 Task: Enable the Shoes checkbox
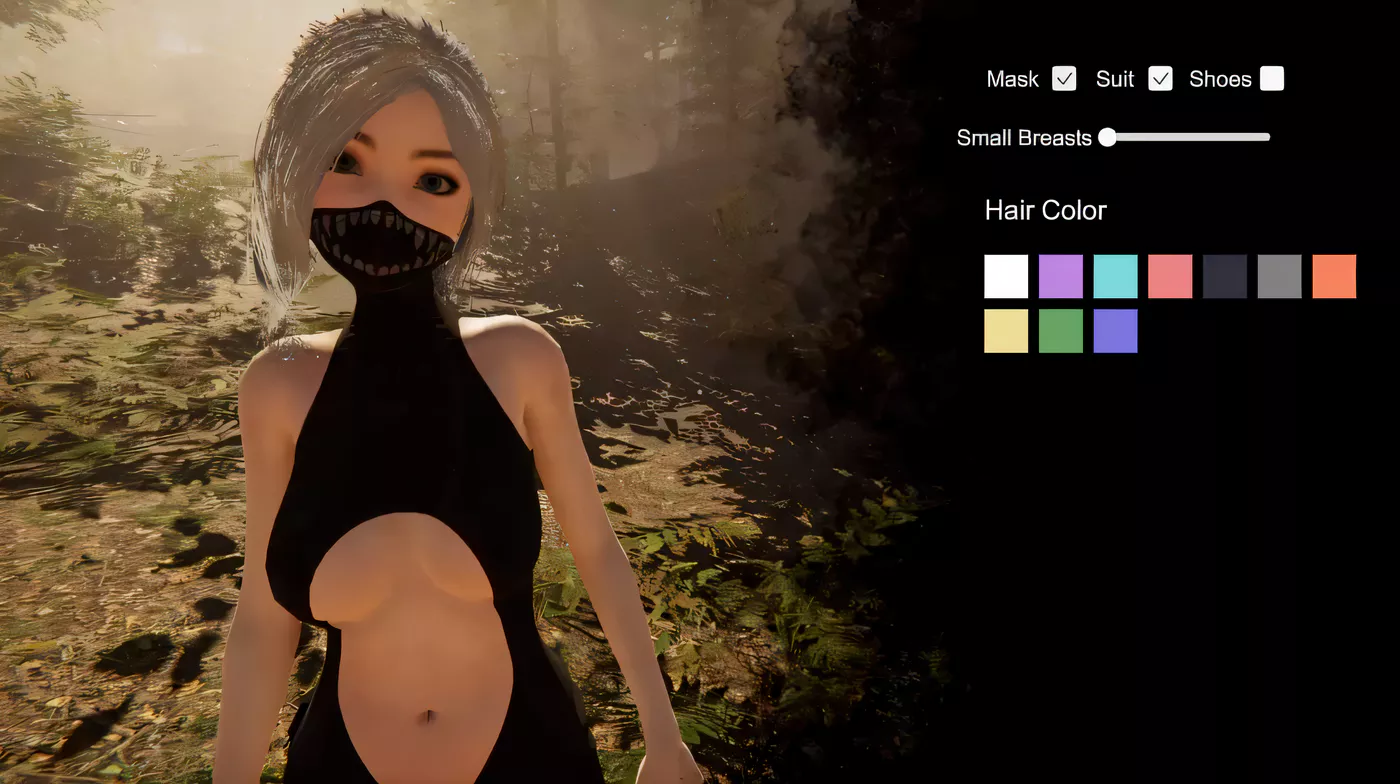(1272, 79)
